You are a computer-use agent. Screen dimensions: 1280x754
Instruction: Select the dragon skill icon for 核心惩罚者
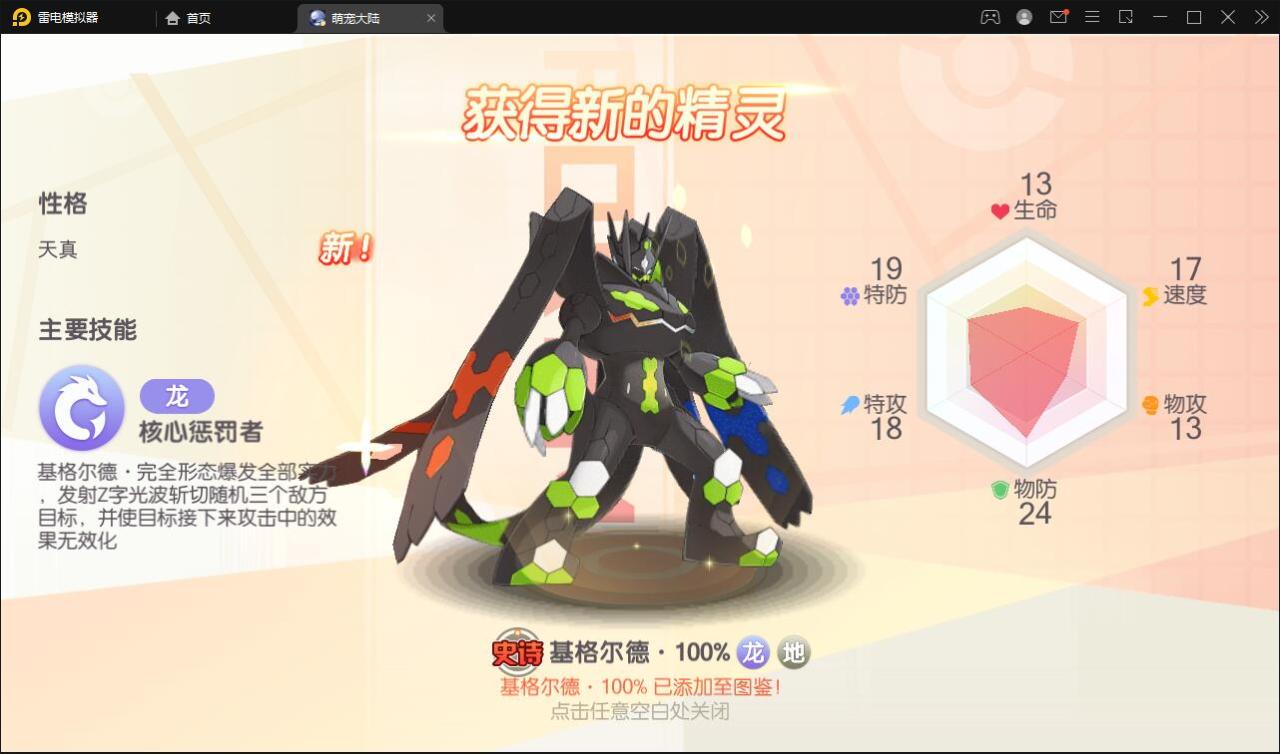point(81,407)
